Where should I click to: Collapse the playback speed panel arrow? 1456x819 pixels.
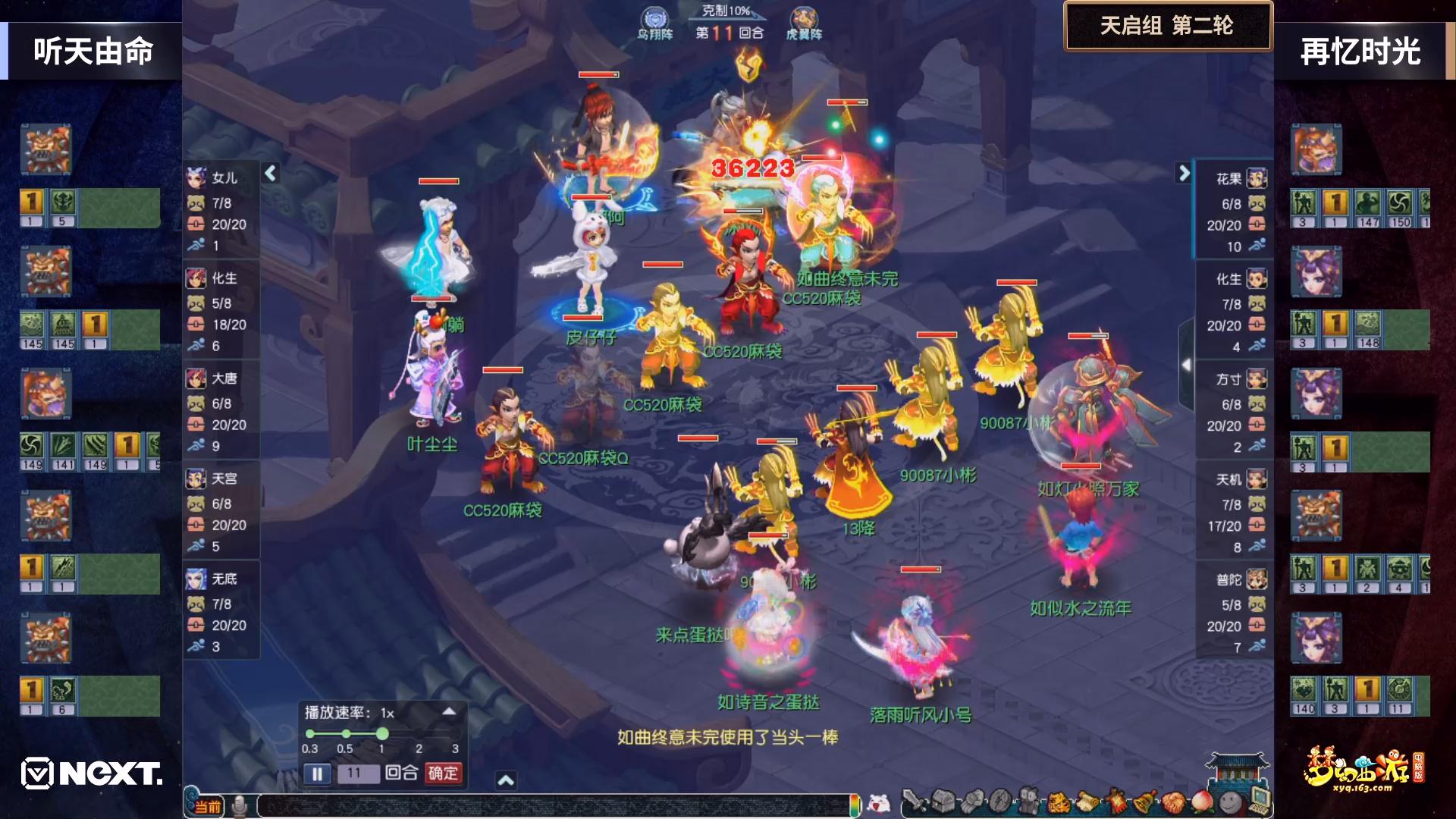(x=449, y=711)
